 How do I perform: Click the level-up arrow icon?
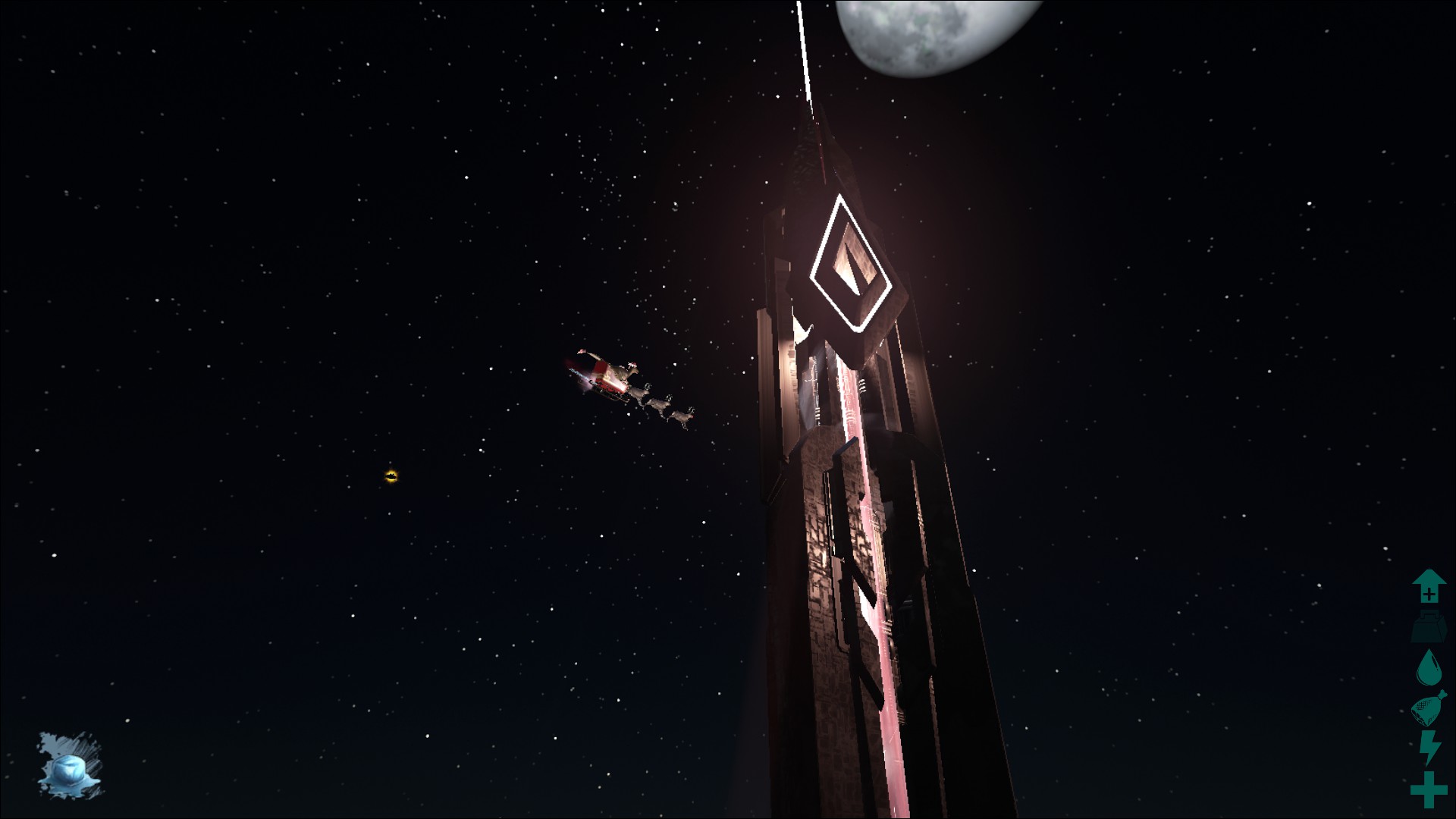point(1429,586)
